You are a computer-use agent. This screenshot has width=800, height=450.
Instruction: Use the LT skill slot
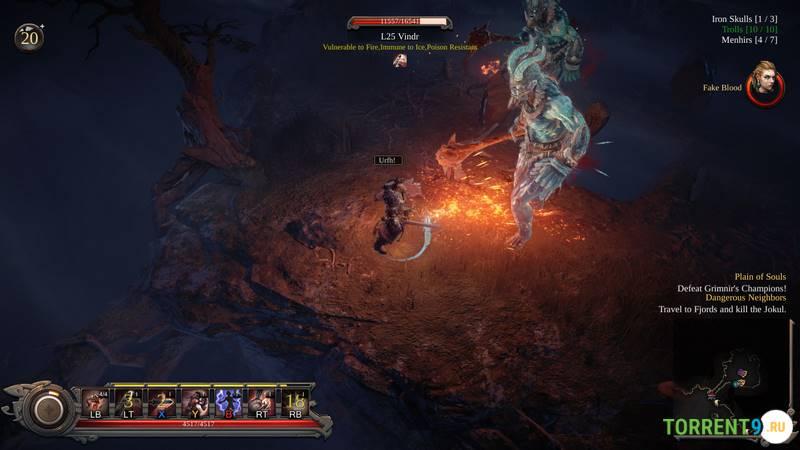[127, 401]
